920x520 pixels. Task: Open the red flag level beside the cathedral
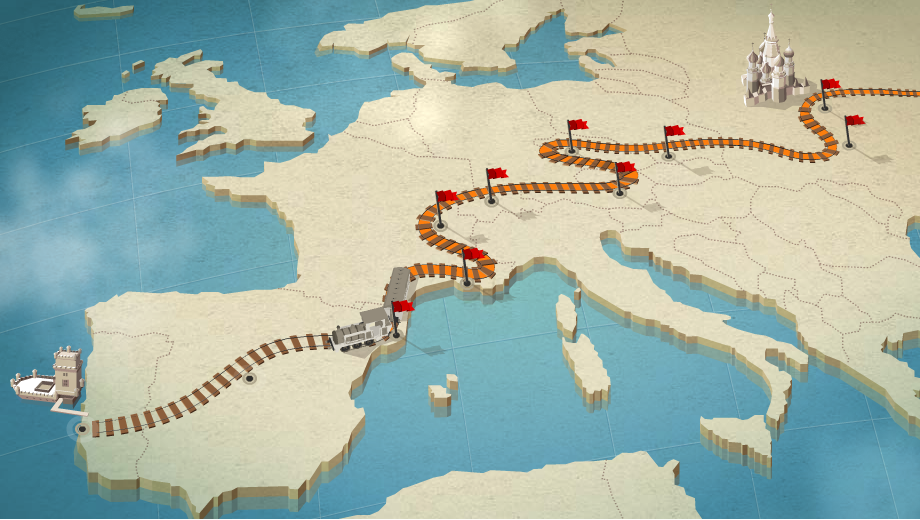pos(829,86)
